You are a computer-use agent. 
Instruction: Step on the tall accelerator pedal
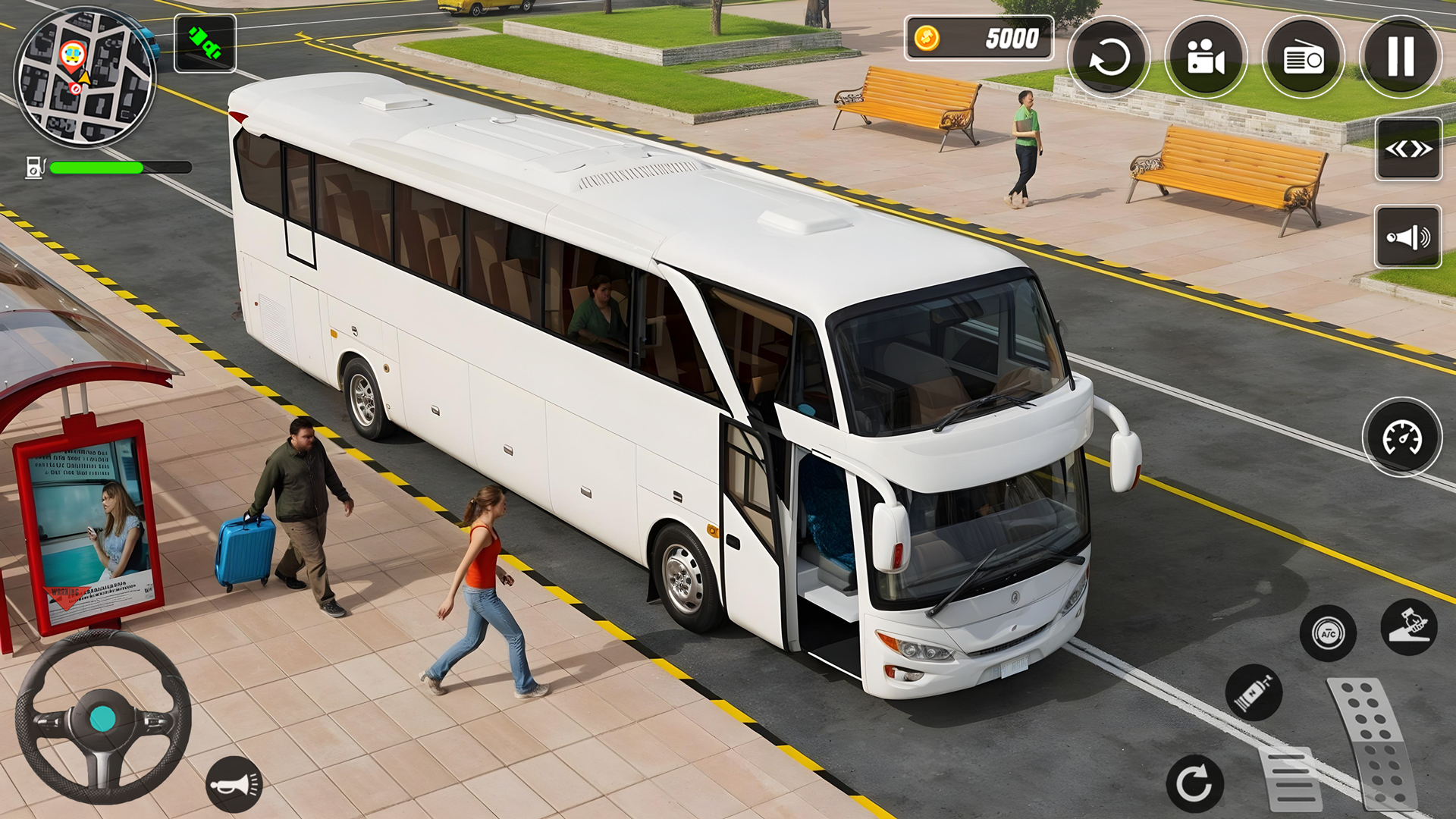[1374, 743]
